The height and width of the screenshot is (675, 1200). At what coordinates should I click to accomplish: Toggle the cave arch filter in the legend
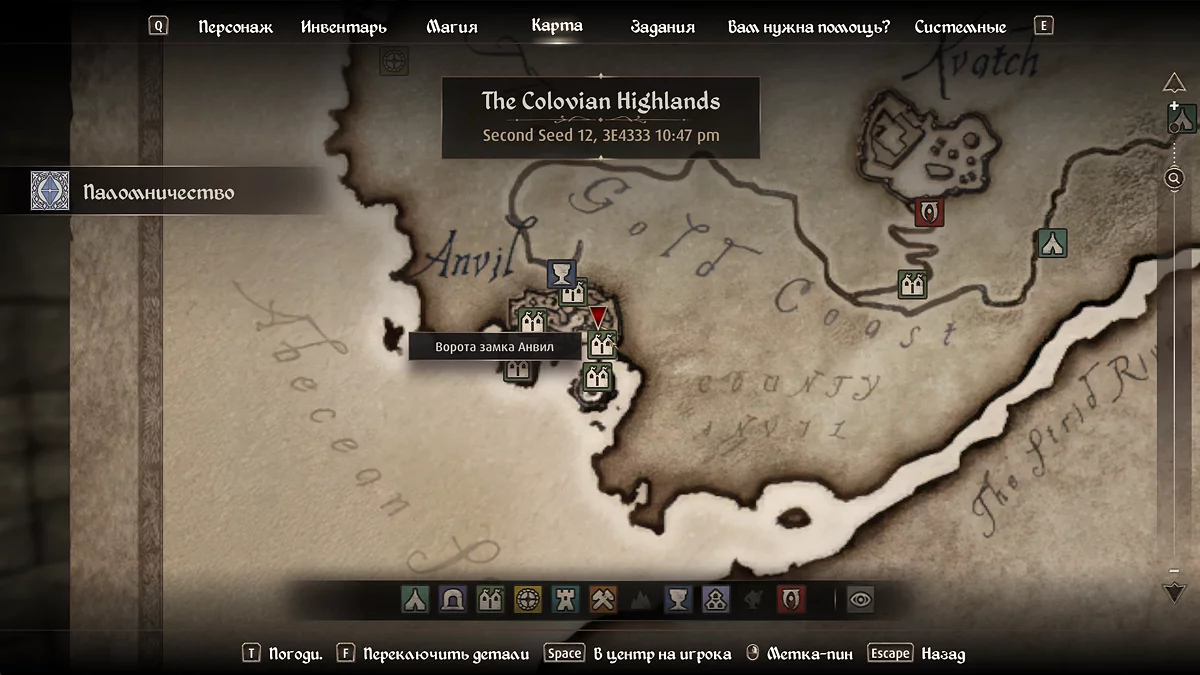pyautogui.click(x=452, y=599)
